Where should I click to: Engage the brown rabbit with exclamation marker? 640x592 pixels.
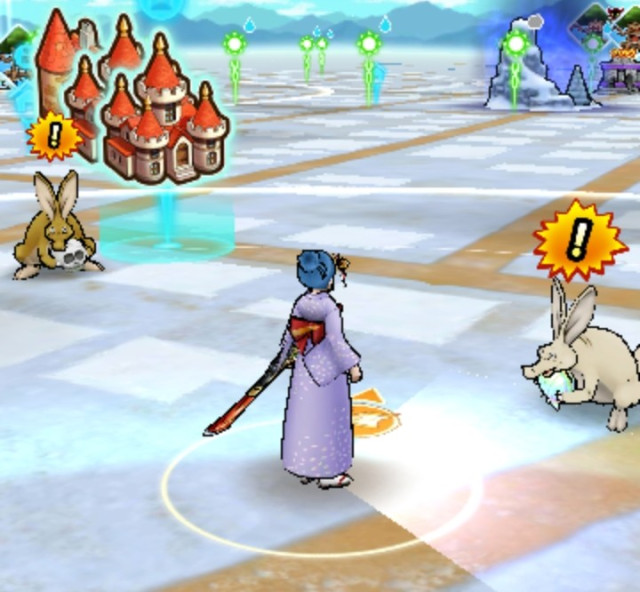tap(52, 226)
